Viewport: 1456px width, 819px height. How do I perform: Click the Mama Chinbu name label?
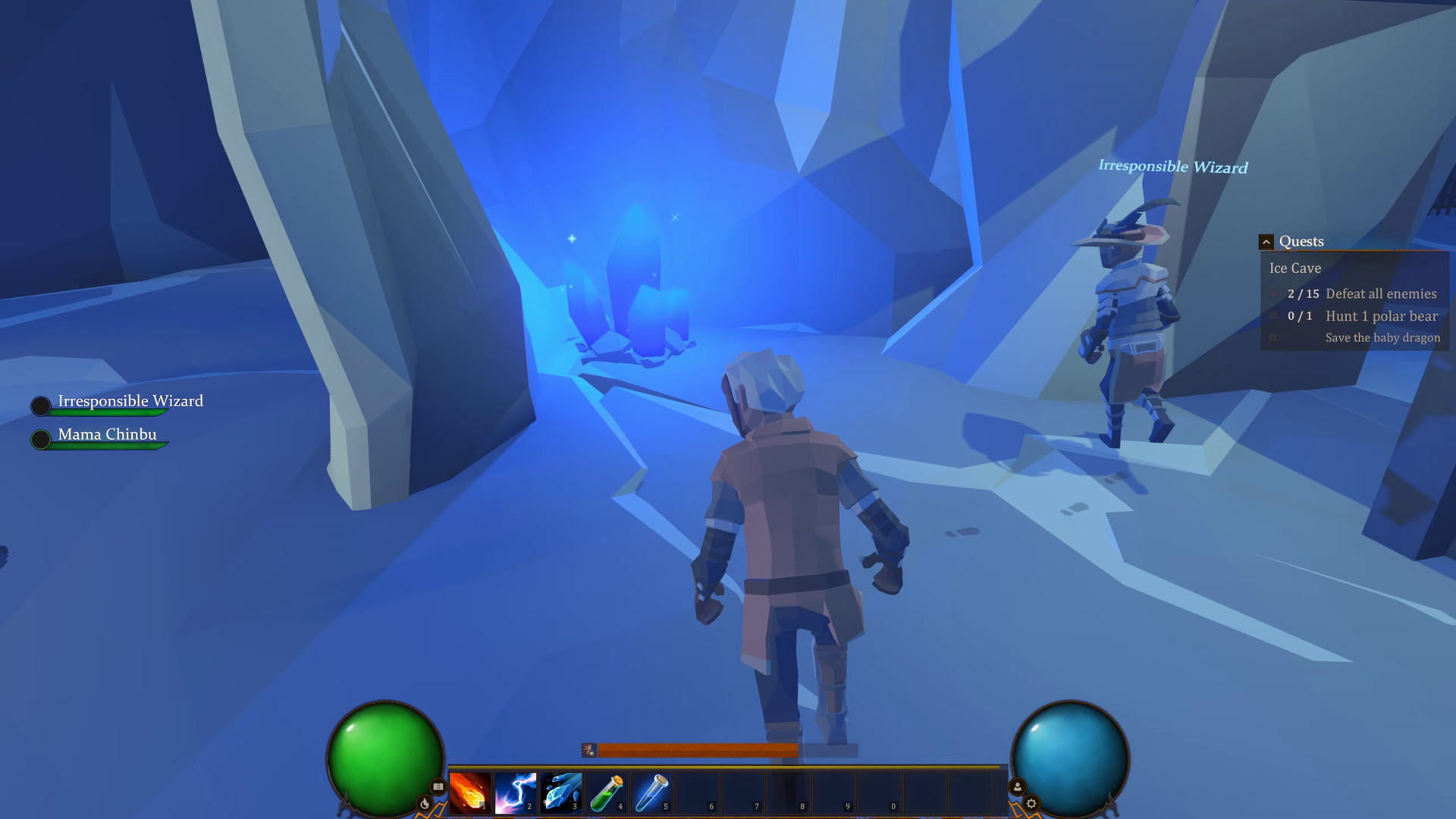[x=107, y=434]
